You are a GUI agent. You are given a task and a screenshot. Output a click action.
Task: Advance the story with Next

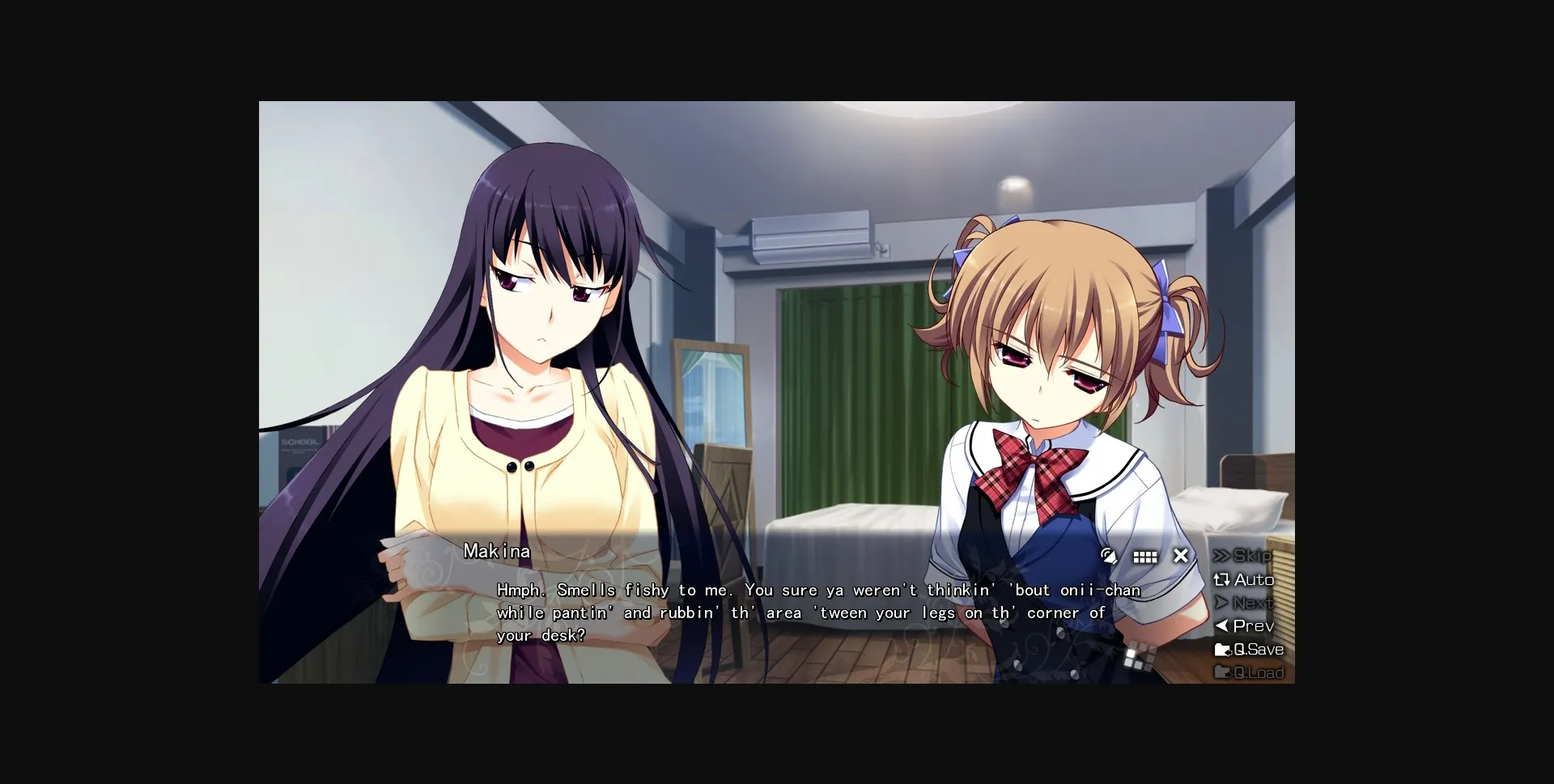1250,603
